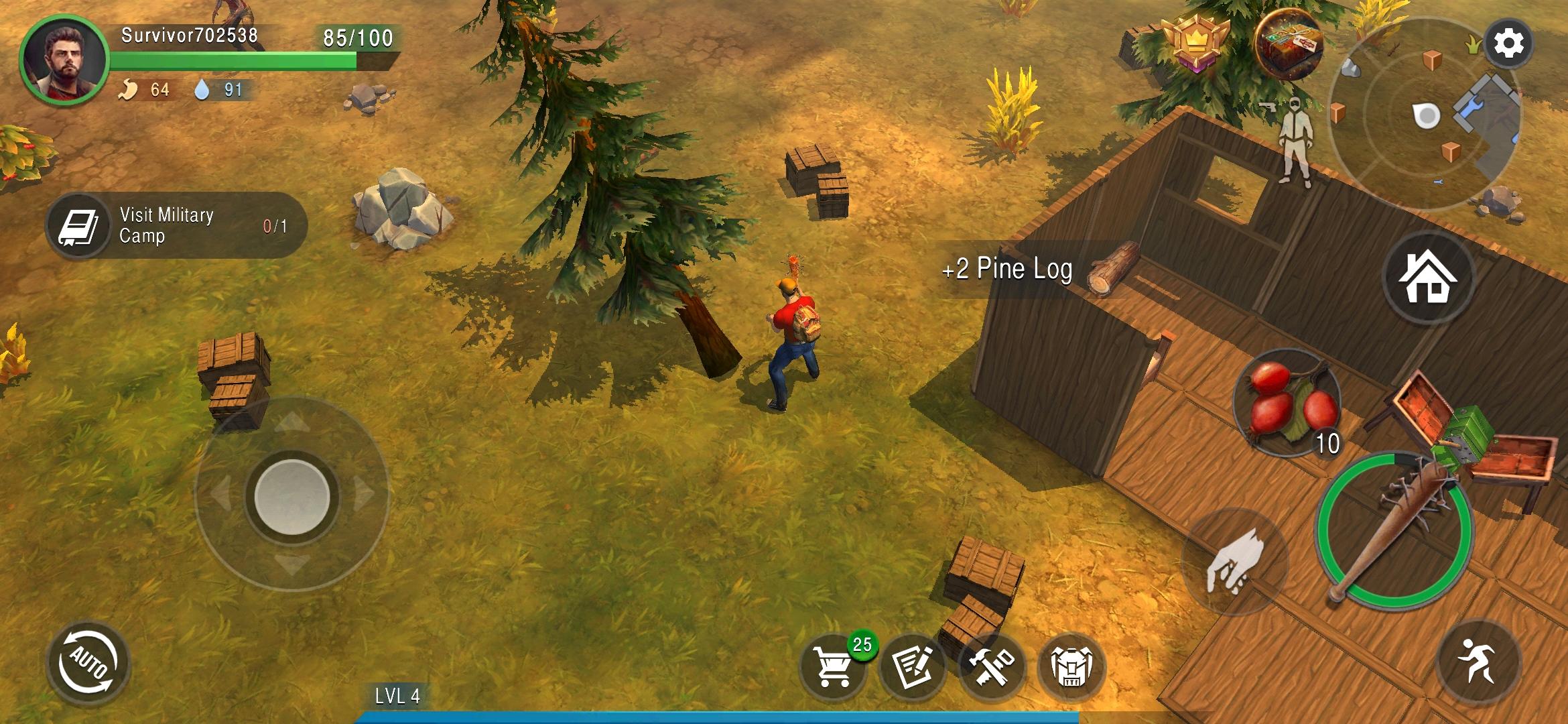Check the 85/100 health bar

[x=356, y=38]
